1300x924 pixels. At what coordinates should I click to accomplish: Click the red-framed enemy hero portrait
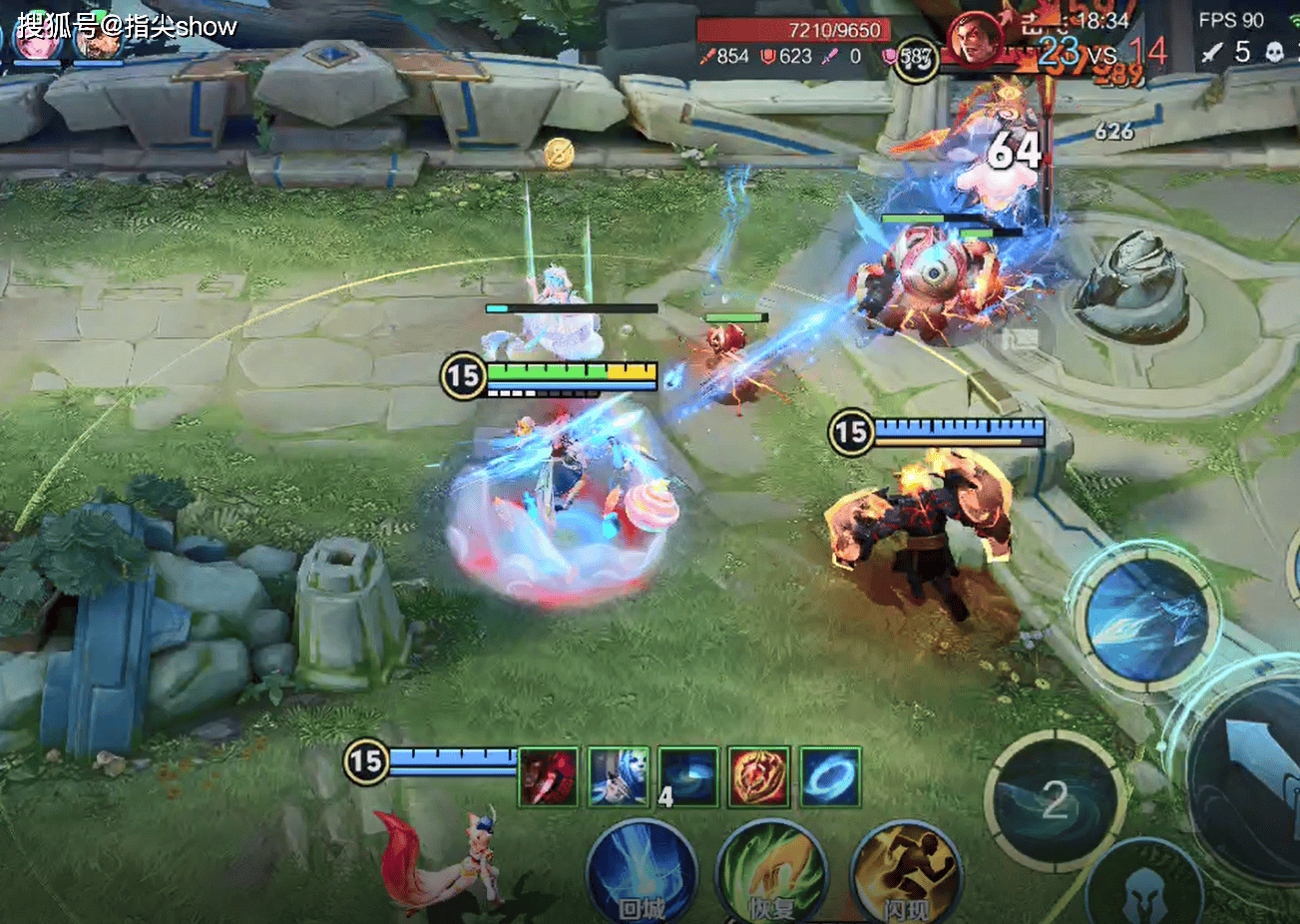pyautogui.click(x=975, y=40)
